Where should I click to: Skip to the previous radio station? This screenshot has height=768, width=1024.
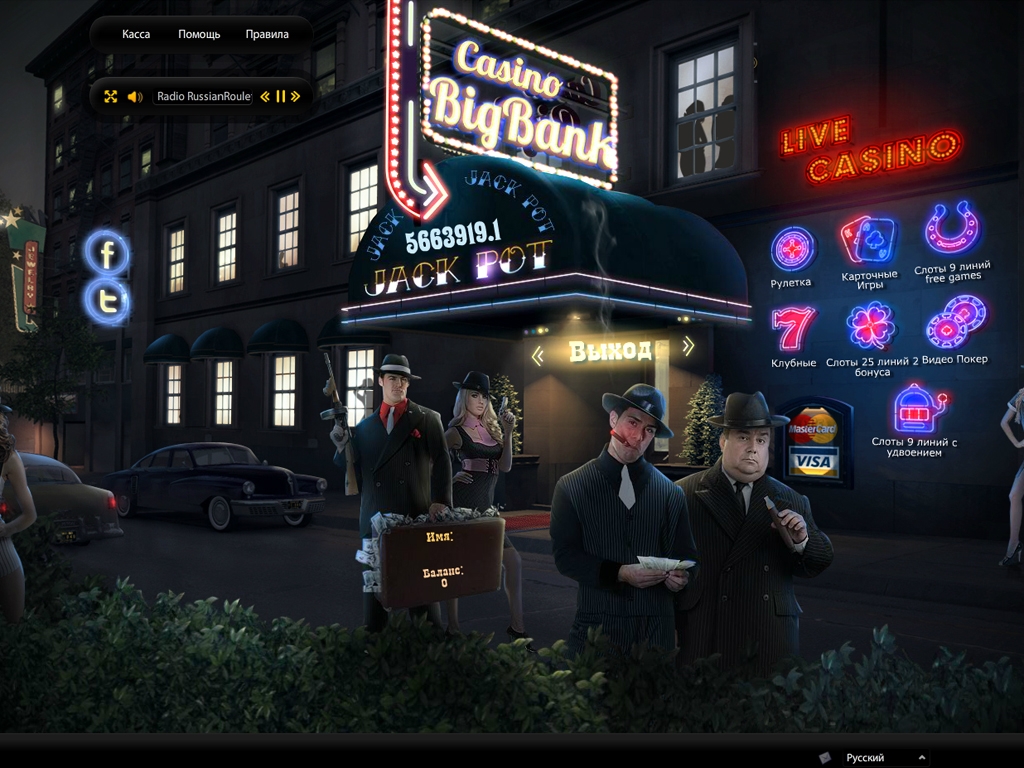pyautogui.click(x=265, y=97)
